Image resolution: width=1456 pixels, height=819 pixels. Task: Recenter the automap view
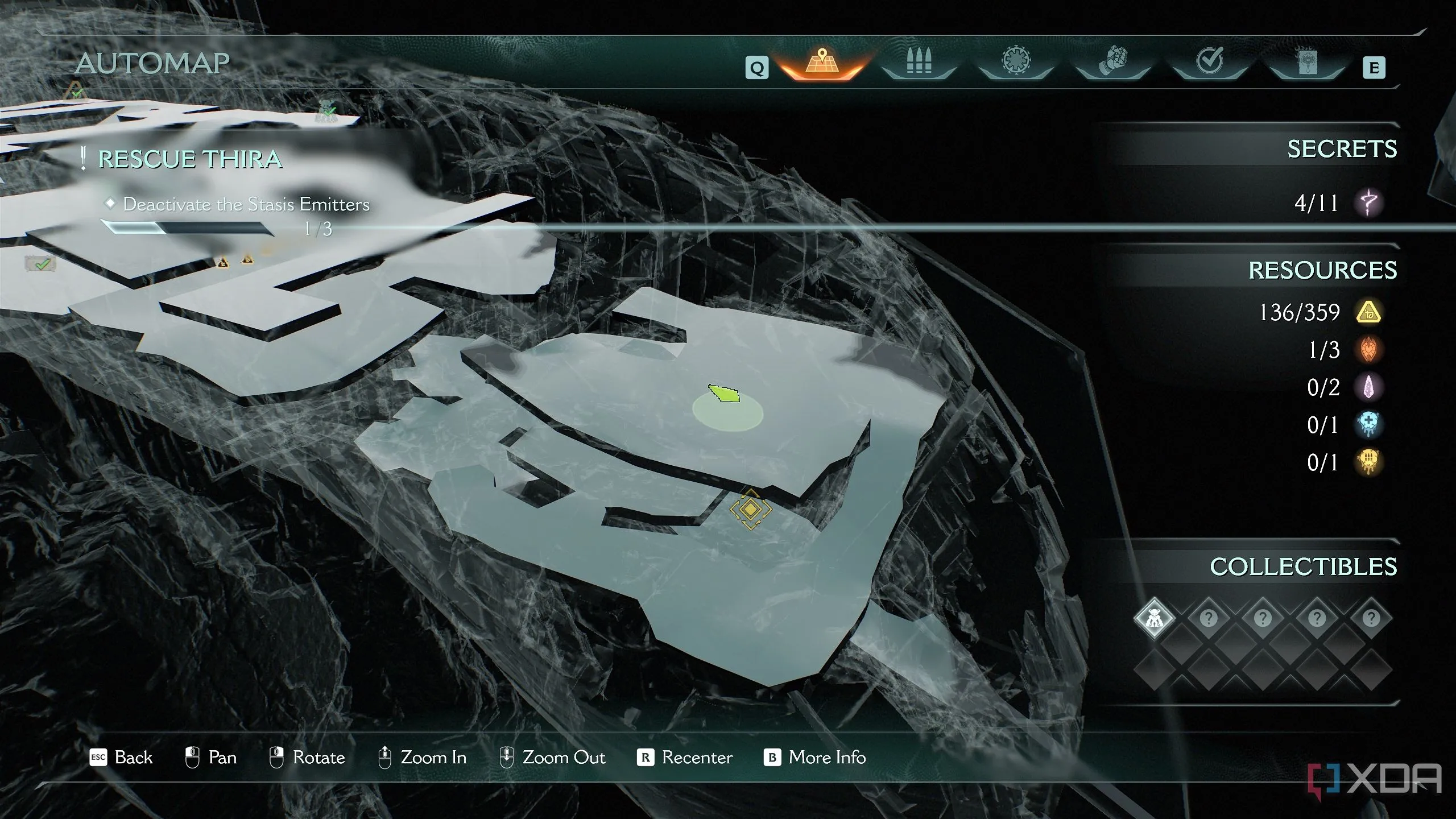pyautogui.click(x=685, y=758)
